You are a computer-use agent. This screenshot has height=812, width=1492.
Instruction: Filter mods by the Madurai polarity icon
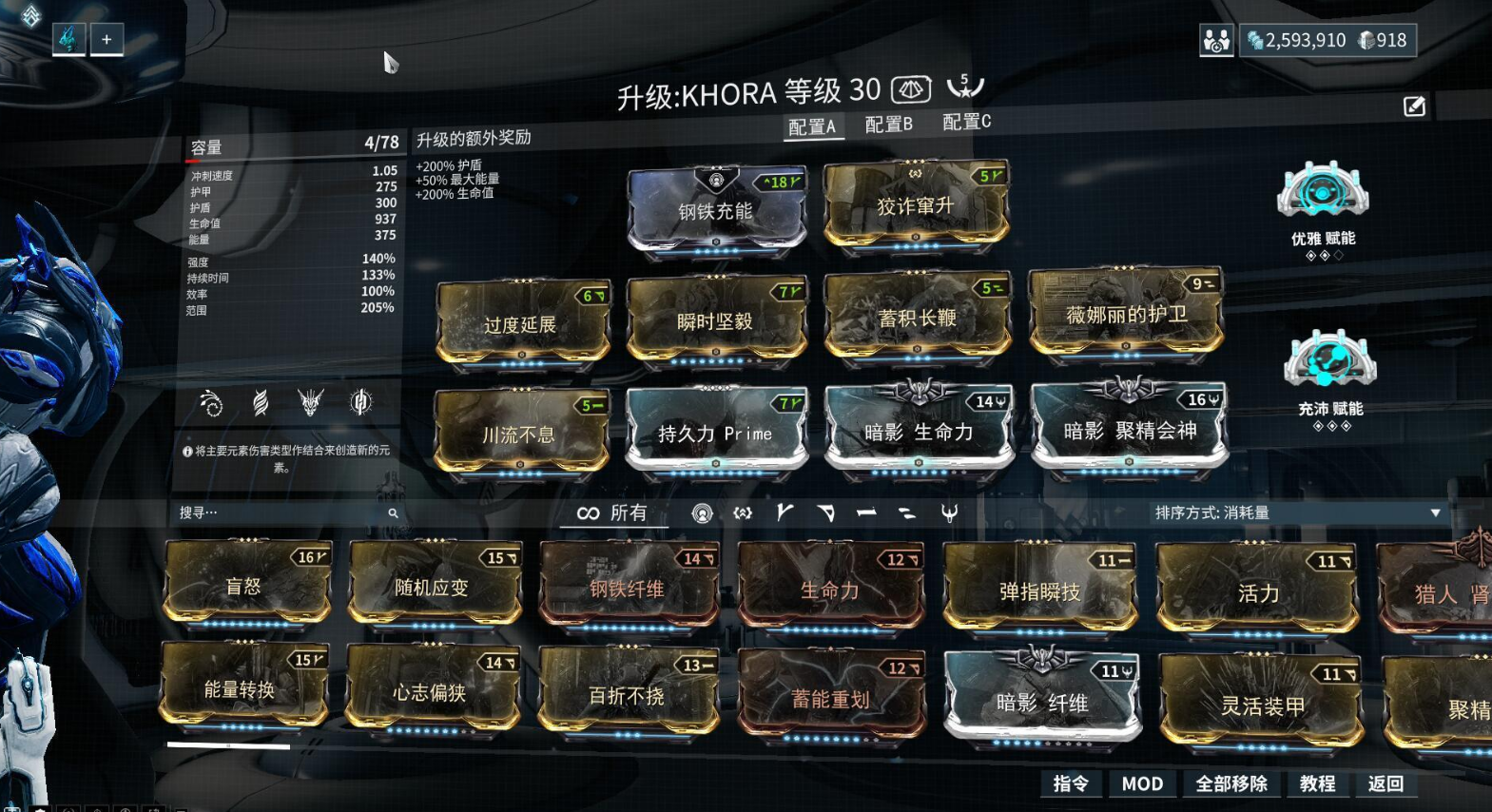pyautogui.click(x=785, y=513)
